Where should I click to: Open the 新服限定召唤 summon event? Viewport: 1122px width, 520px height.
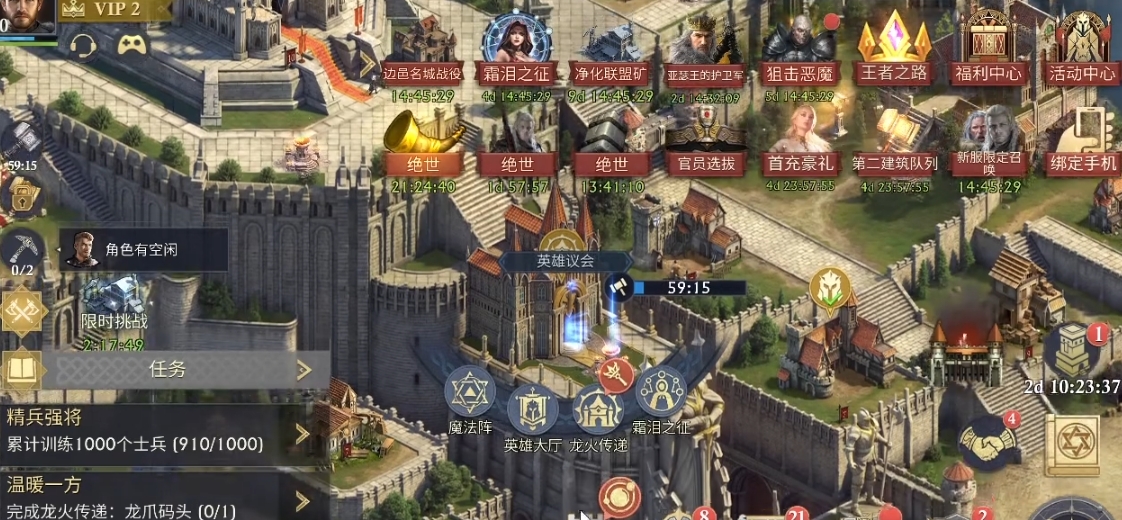tap(987, 145)
